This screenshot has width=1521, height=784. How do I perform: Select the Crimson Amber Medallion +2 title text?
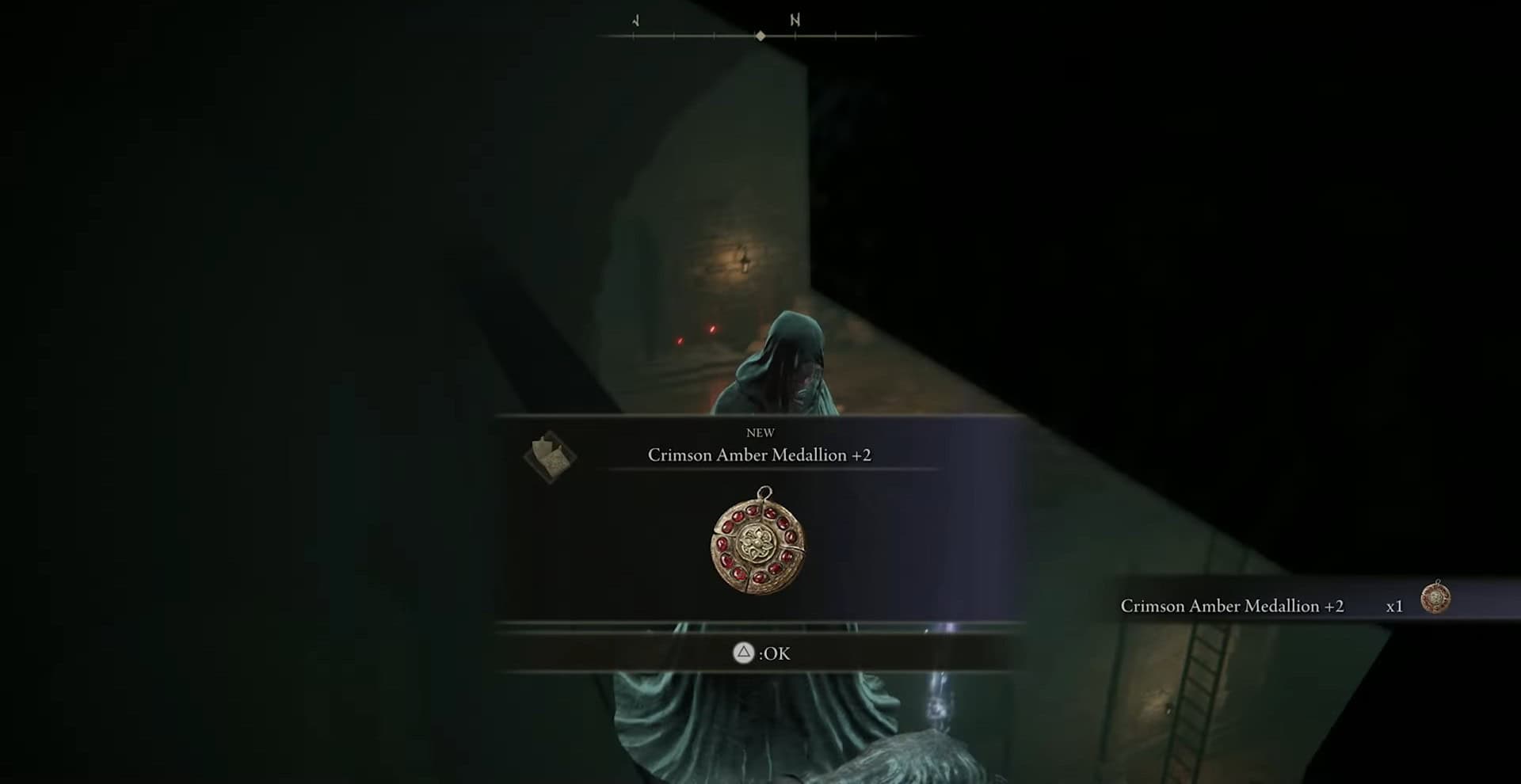coord(759,455)
